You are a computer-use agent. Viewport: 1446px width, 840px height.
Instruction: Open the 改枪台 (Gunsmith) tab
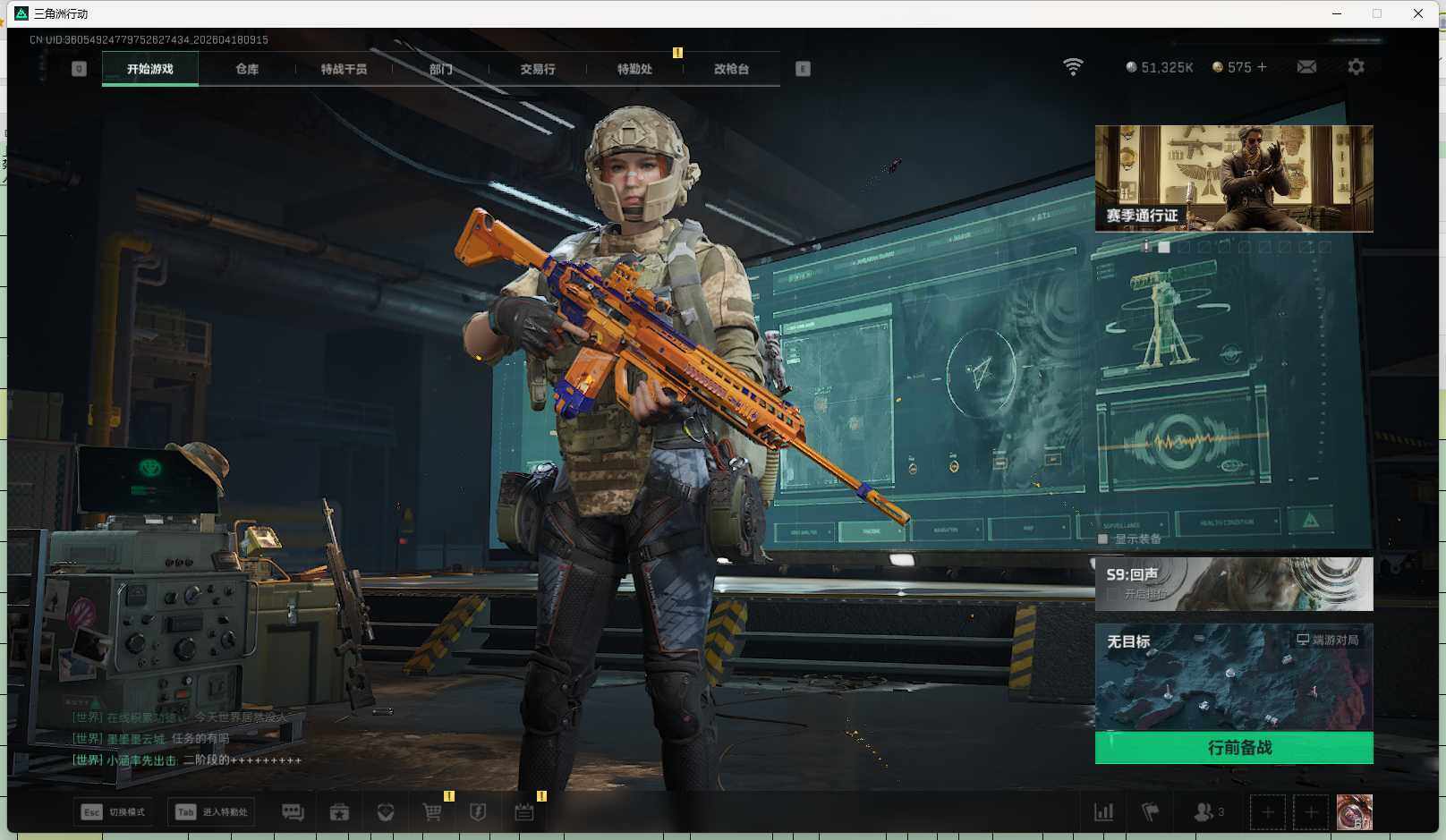pos(731,69)
